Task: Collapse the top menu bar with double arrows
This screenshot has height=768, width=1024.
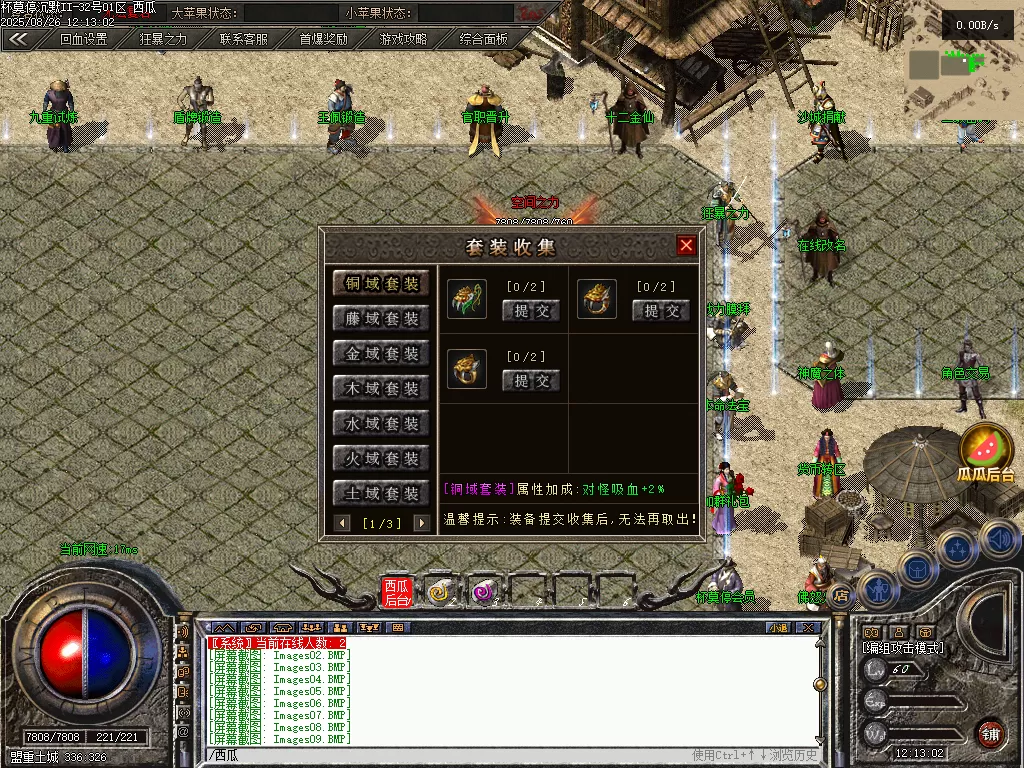Action: click(x=18, y=40)
